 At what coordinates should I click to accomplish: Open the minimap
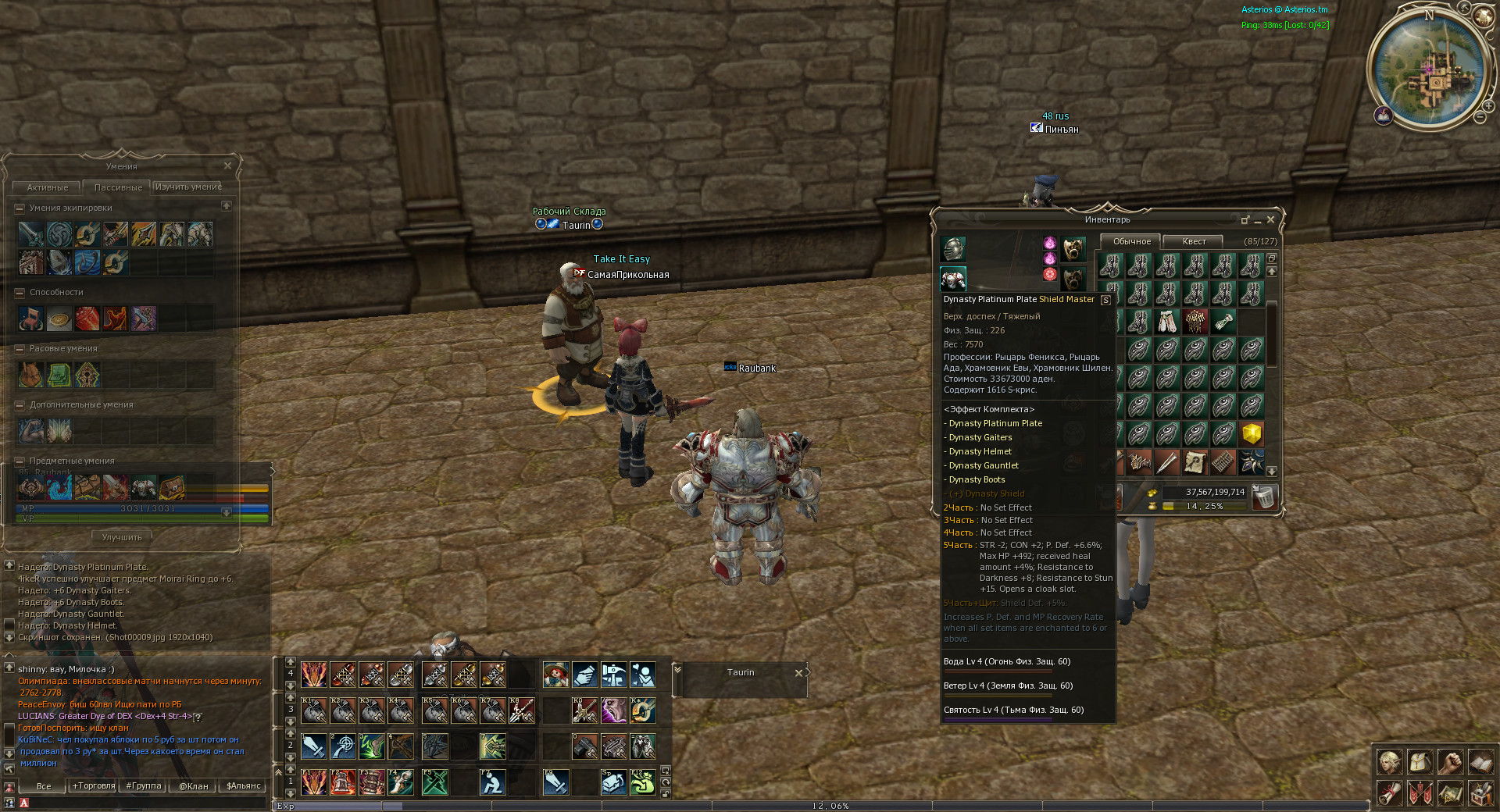(x=1427, y=69)
